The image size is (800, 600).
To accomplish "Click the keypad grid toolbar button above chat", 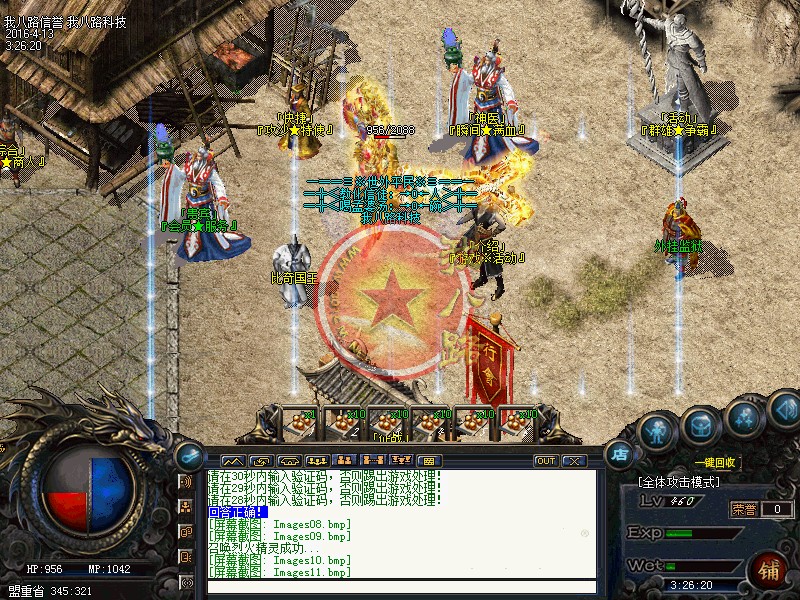I will point(427,461).
